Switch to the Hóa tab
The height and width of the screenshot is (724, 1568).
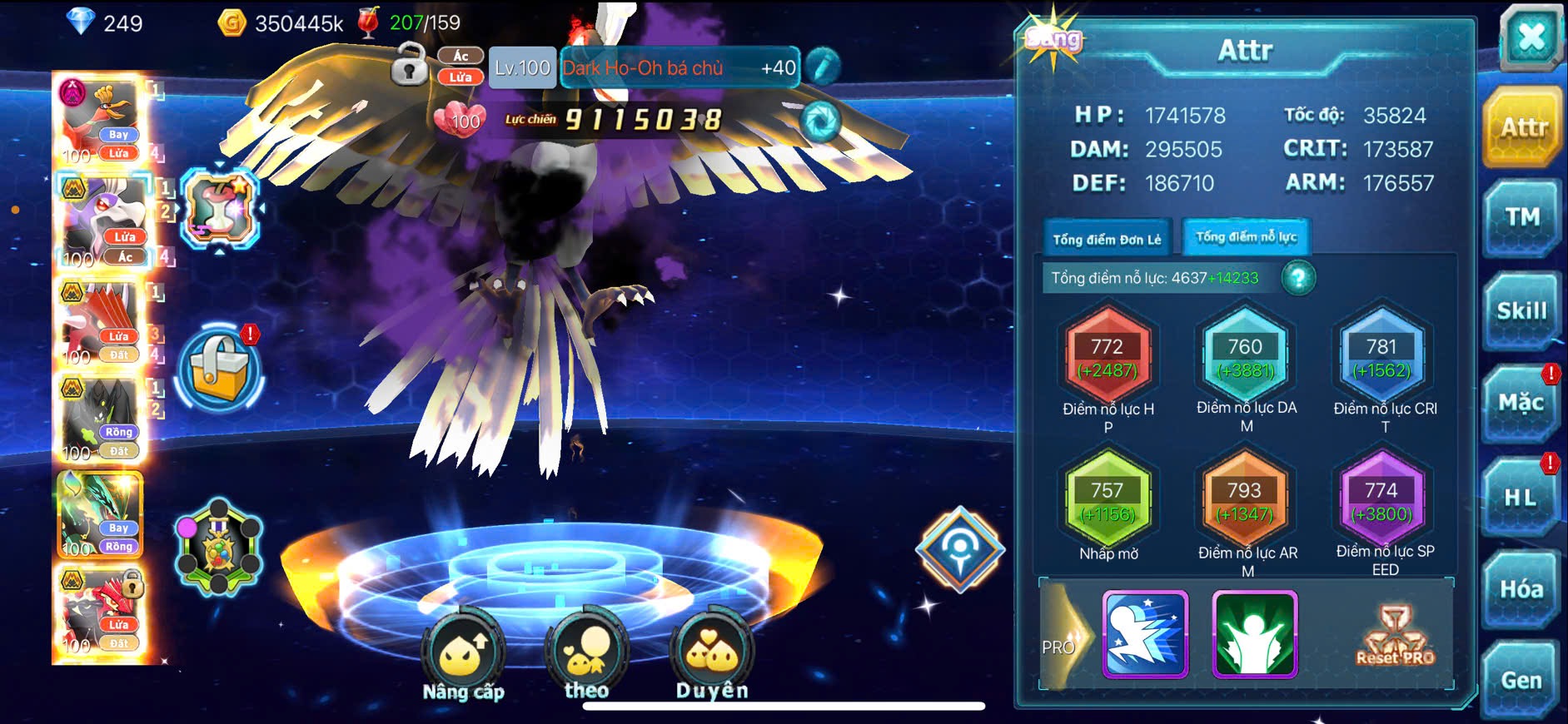tap(1521, 590)
